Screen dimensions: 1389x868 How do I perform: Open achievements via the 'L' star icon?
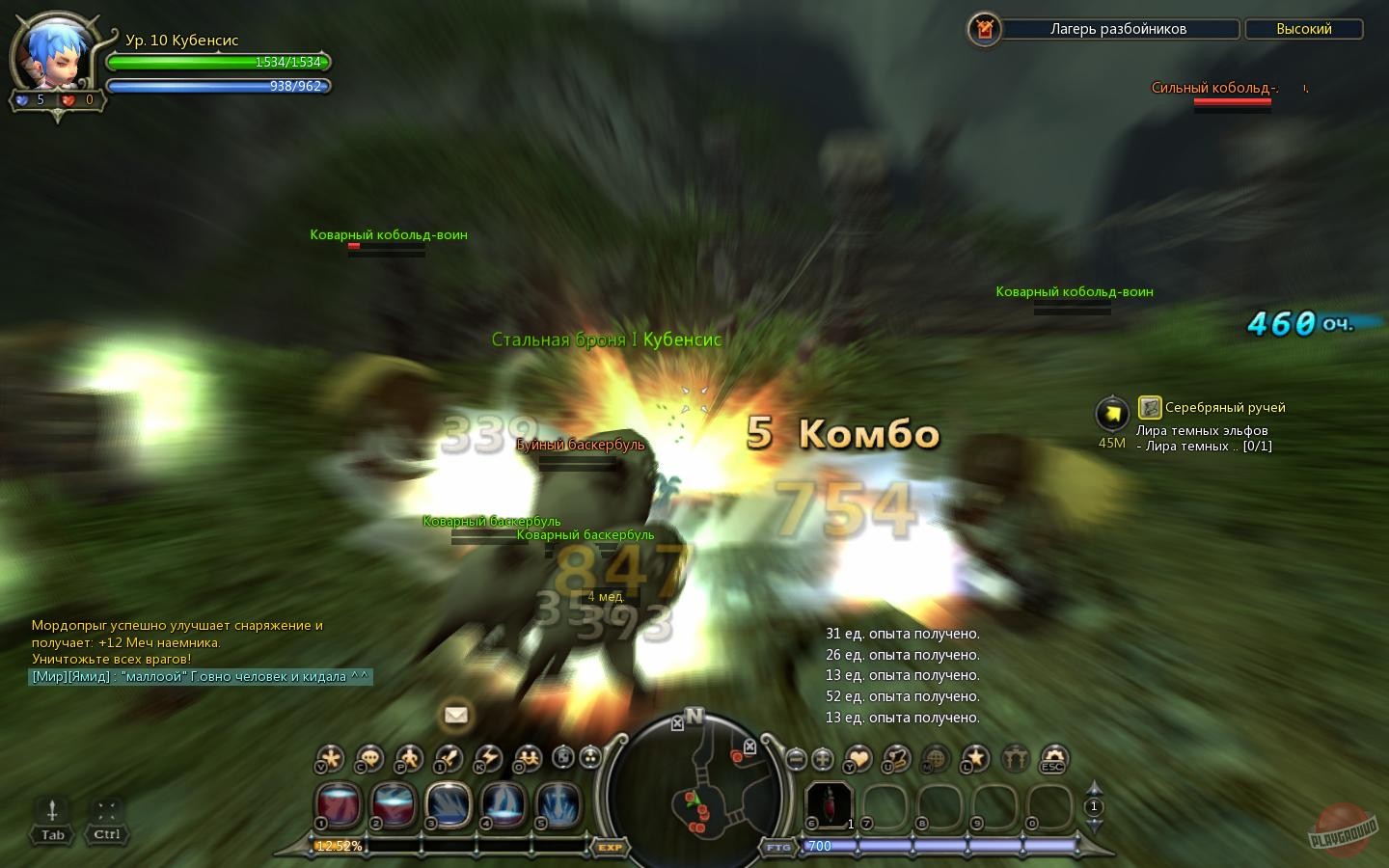pos(974,760)
